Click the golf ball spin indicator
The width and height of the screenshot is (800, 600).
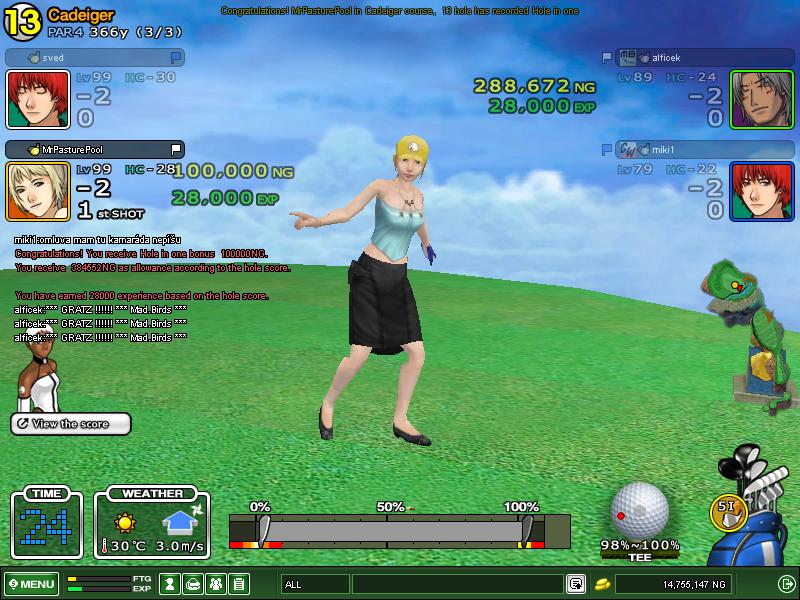click(639, 509)
